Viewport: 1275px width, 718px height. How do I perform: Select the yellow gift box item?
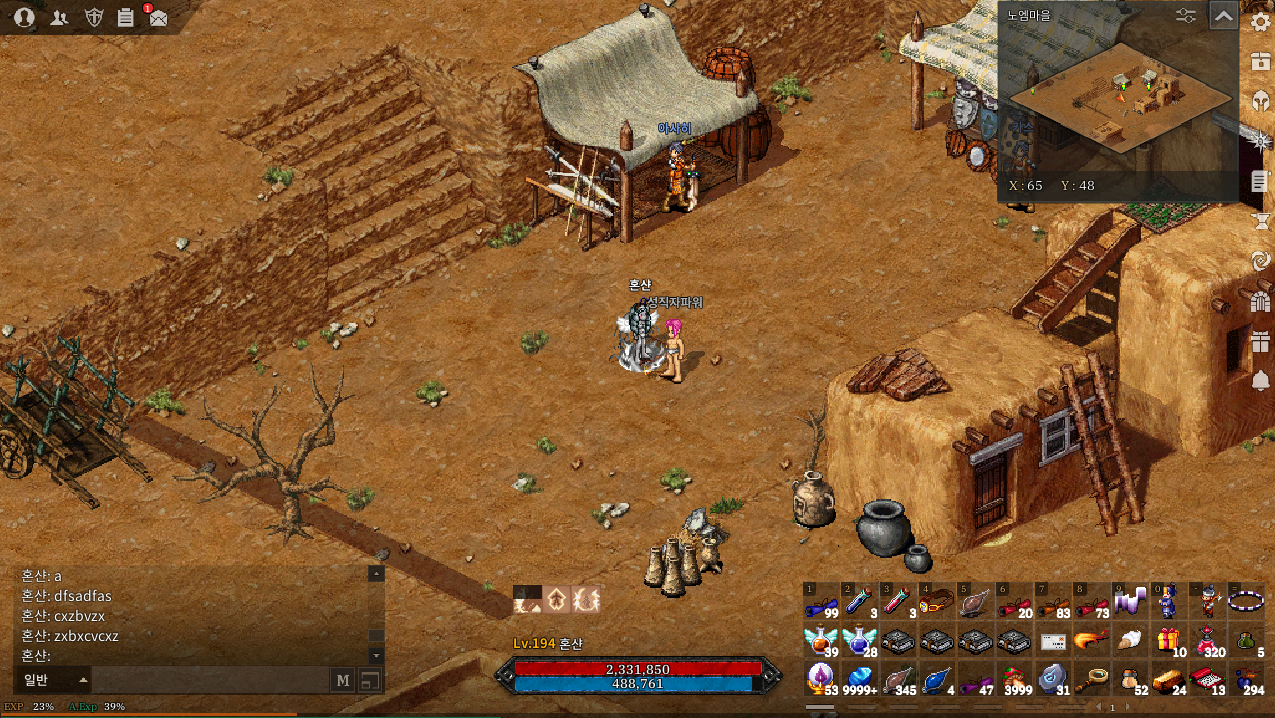click(x=1168, y=641)
